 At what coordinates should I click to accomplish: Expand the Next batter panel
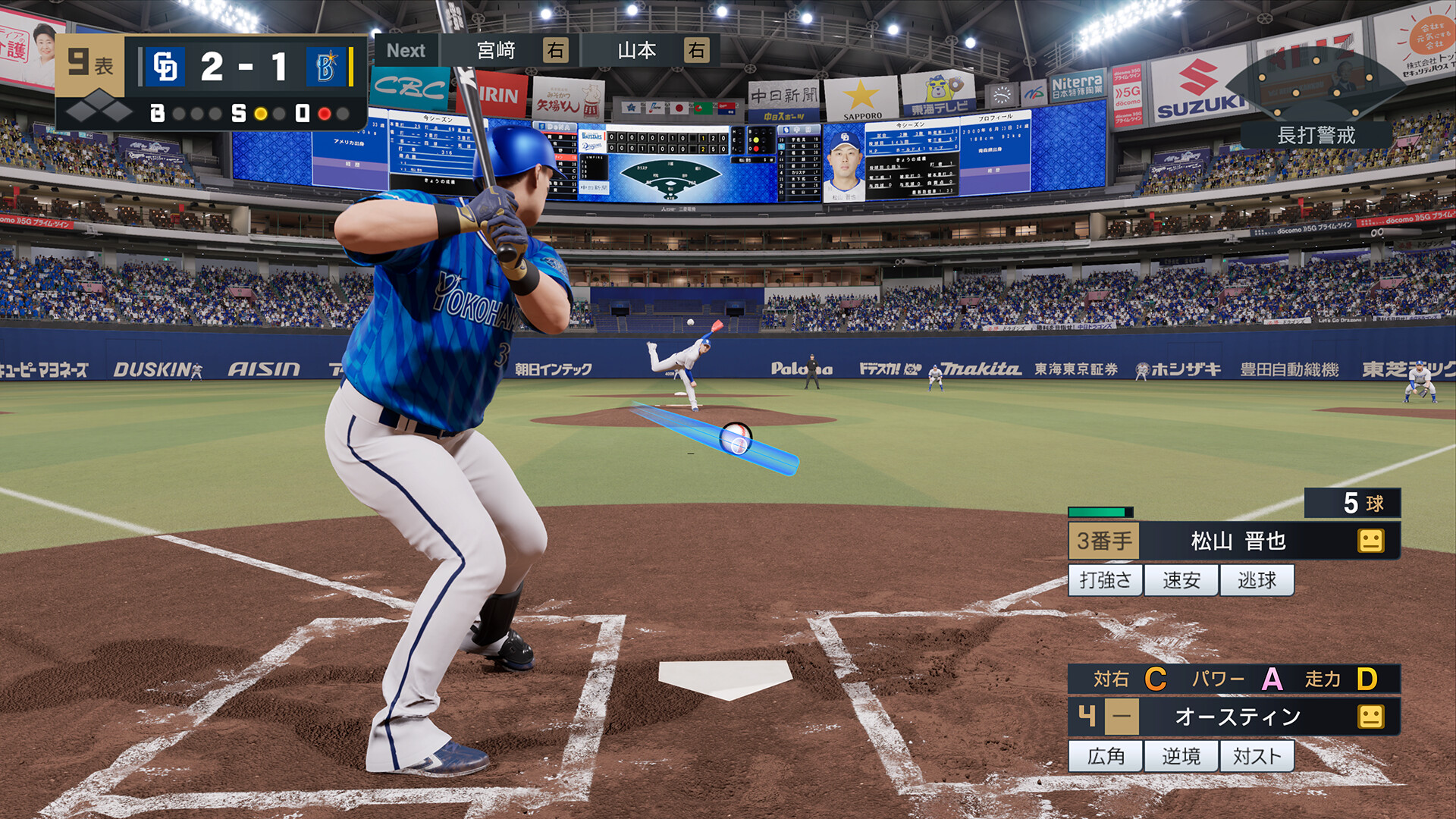(407, 51)
